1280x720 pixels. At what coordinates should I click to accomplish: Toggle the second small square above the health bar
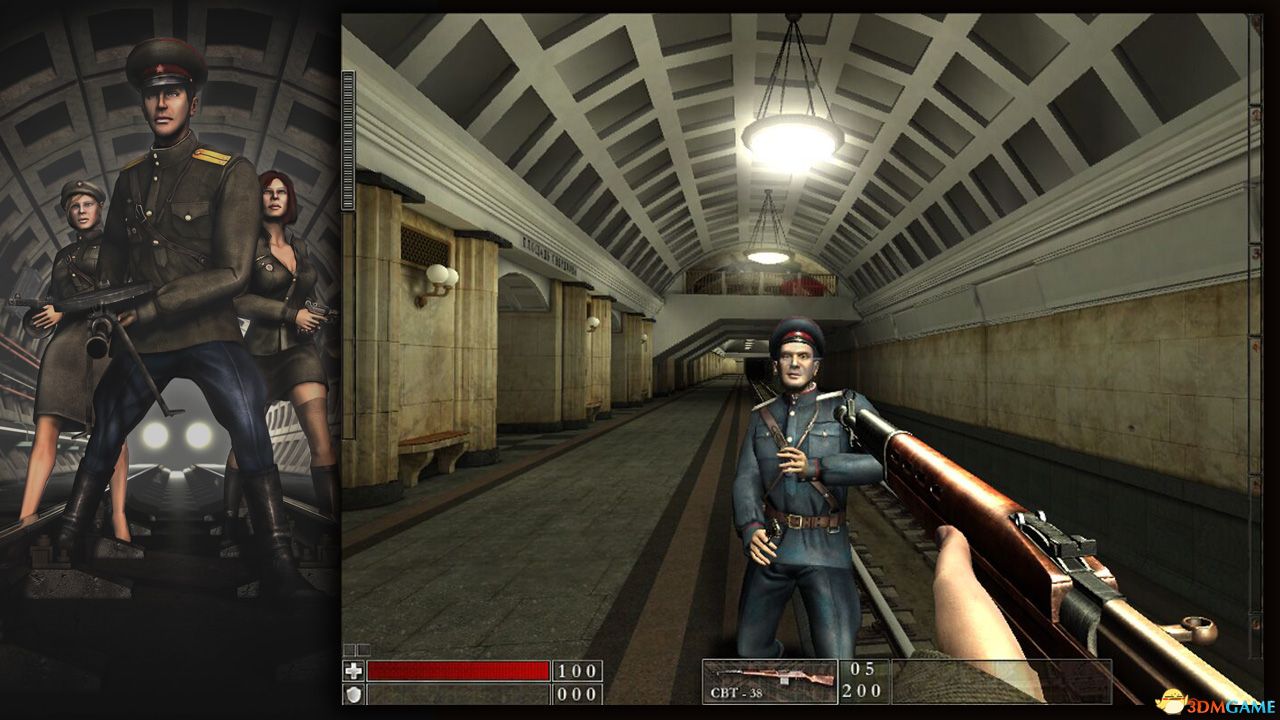click(x=363, y=648)
